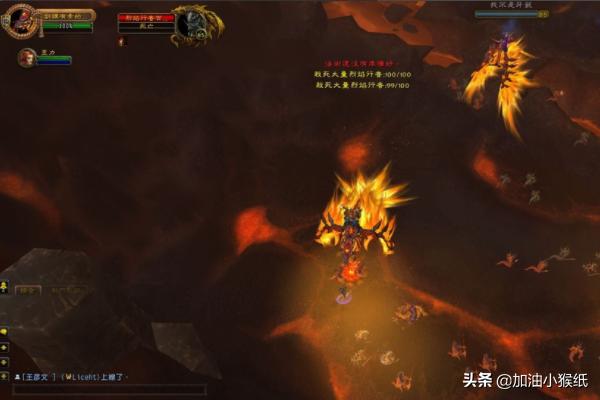600x400 pixels.
Task: Click the social button above the chat tabs
Action: [5, 287]
